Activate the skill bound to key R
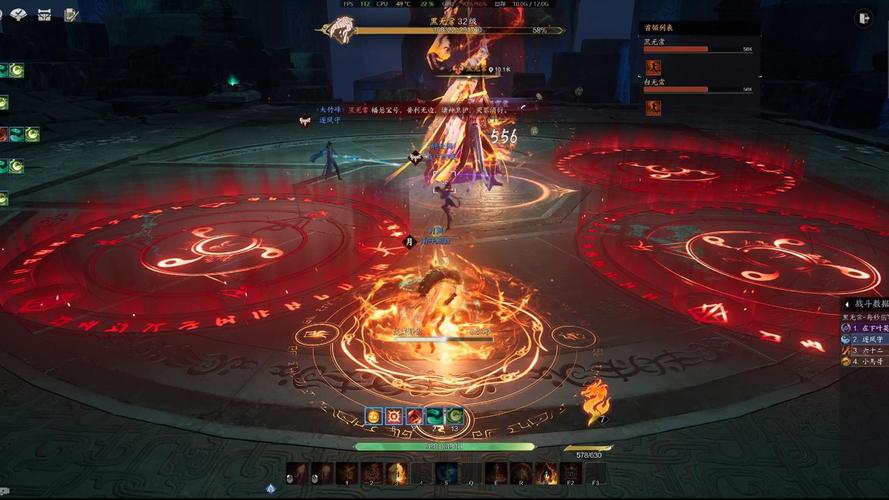The width and height of the screenshot is (889, 500). [521, 473]
